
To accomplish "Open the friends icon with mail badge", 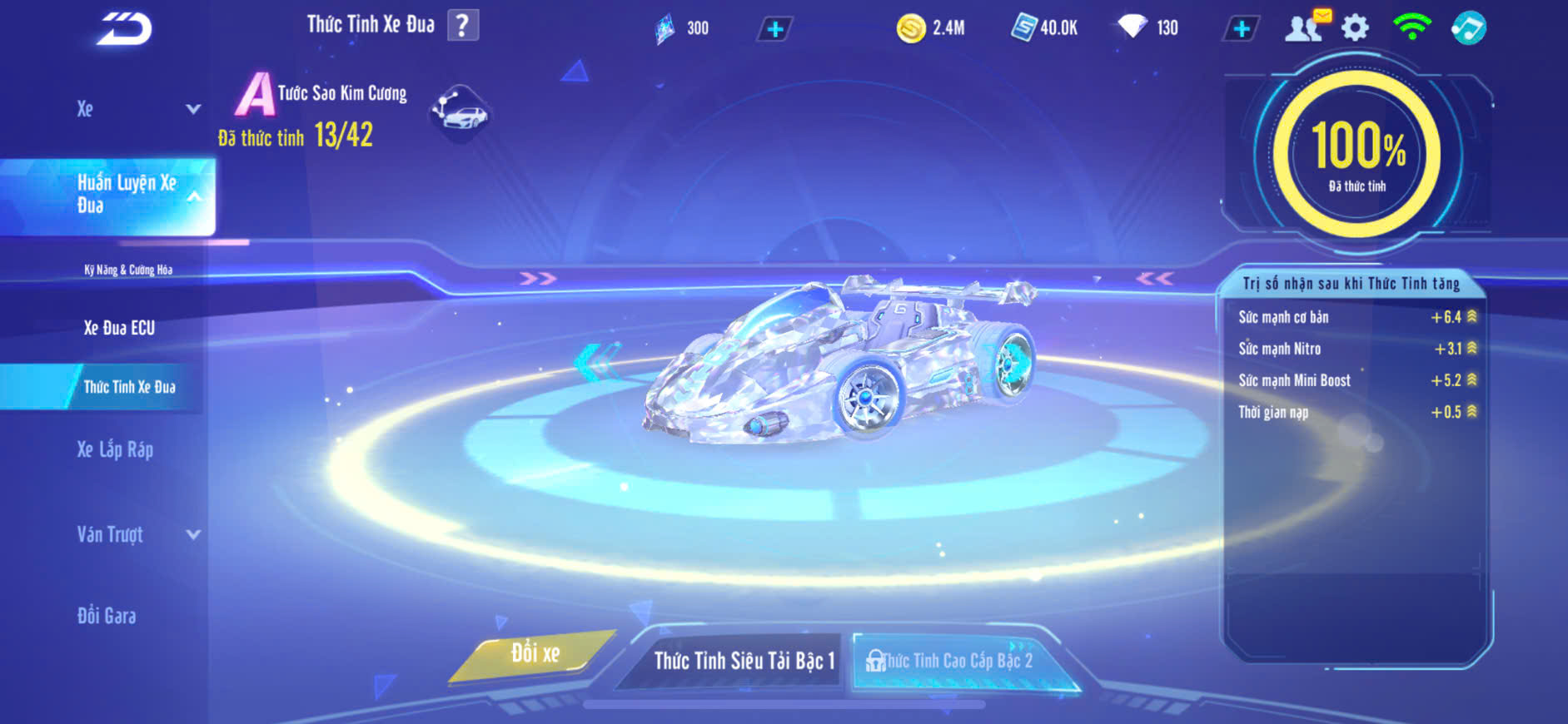I will point(1305,27).
